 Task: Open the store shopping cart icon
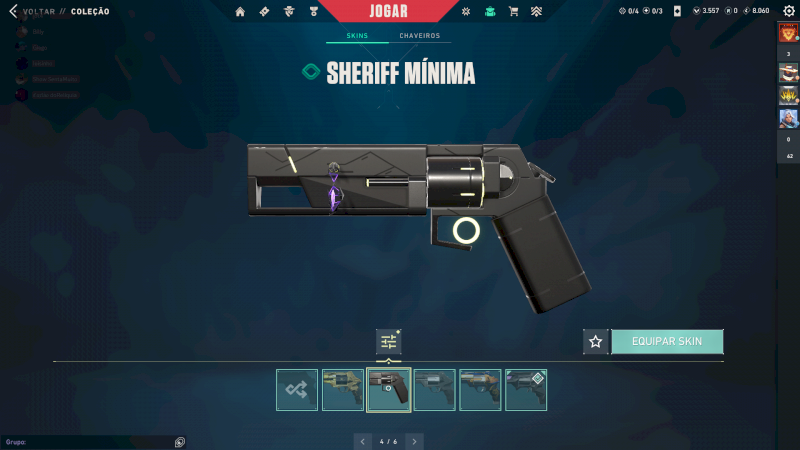pos(513,12)
